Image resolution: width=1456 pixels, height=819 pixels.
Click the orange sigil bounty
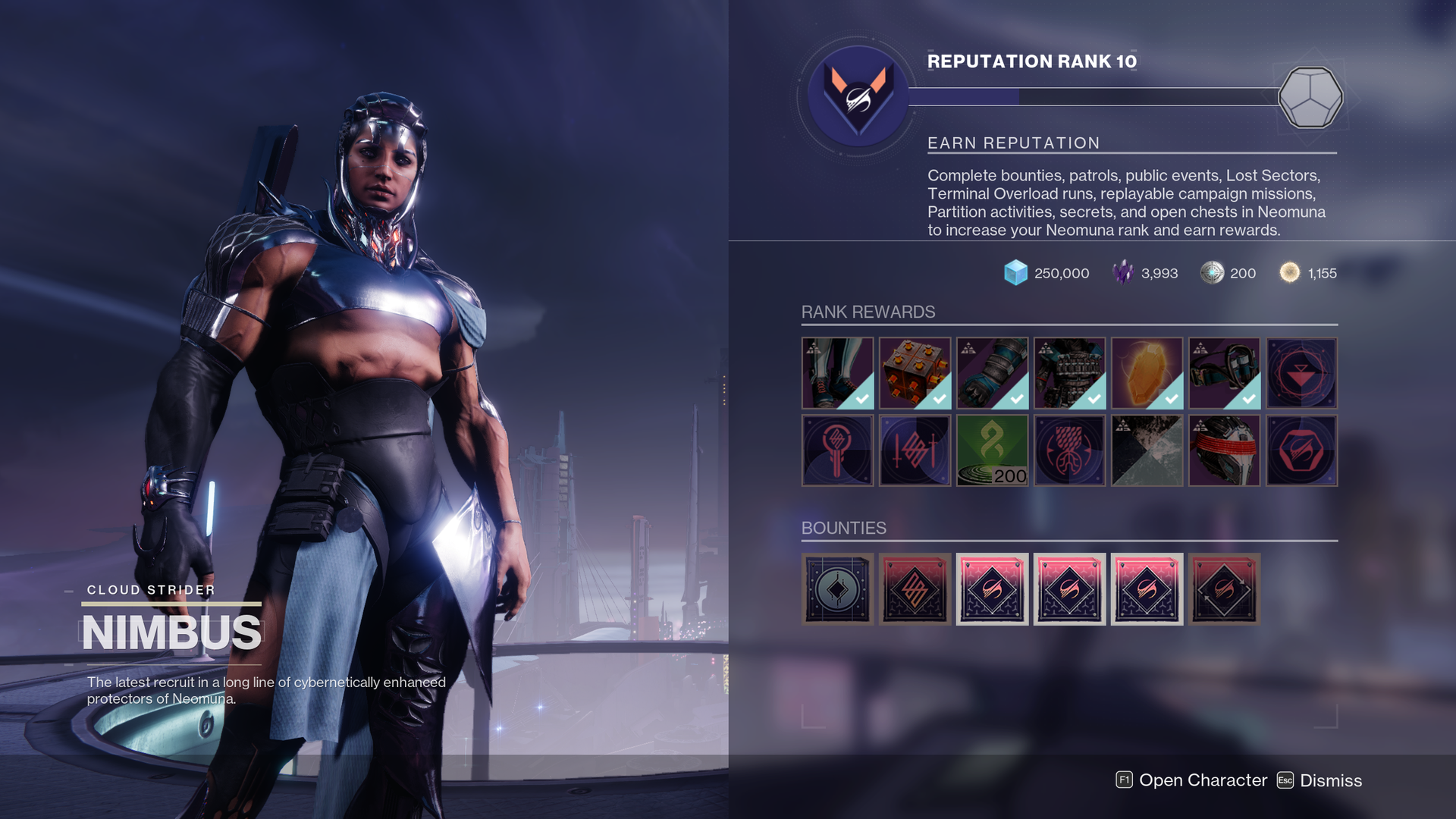[915, 589]
